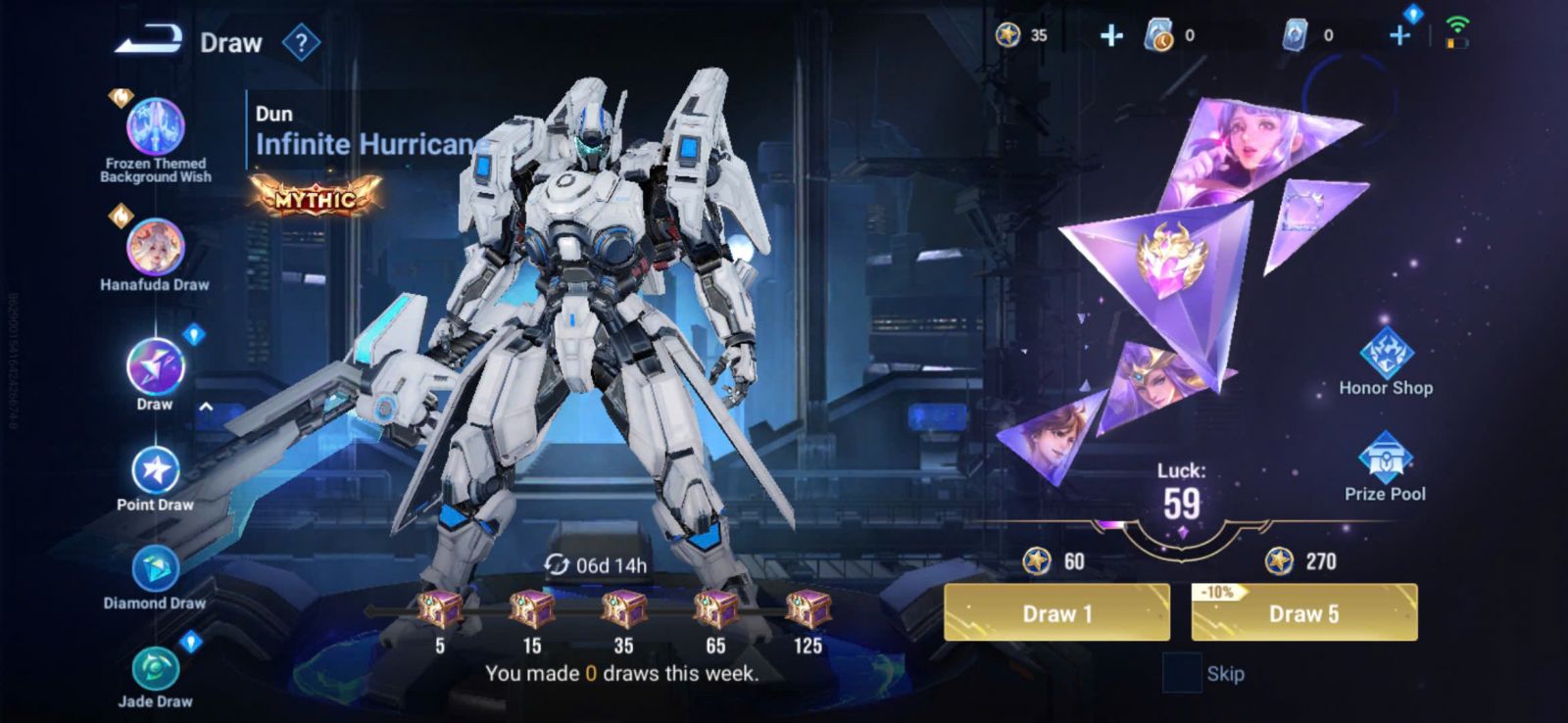Open the Draw help question mark
The width and height of the screenshot is (1568, 723).
pyautogui.click(x=301, y=43)
